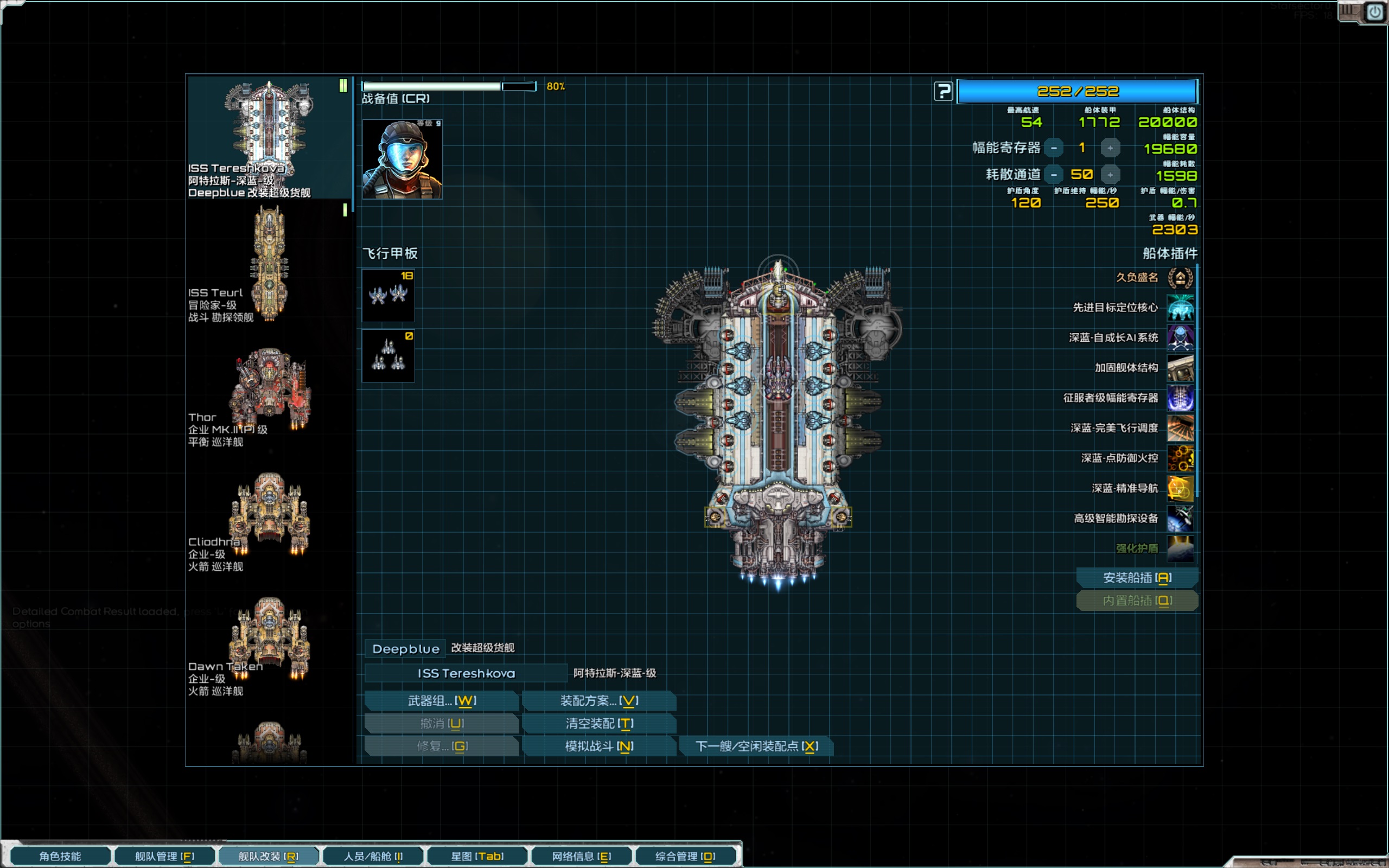Screen dimensions: 1389x868
Task: Show the 网络信息 intel tab
Action: 581,856
